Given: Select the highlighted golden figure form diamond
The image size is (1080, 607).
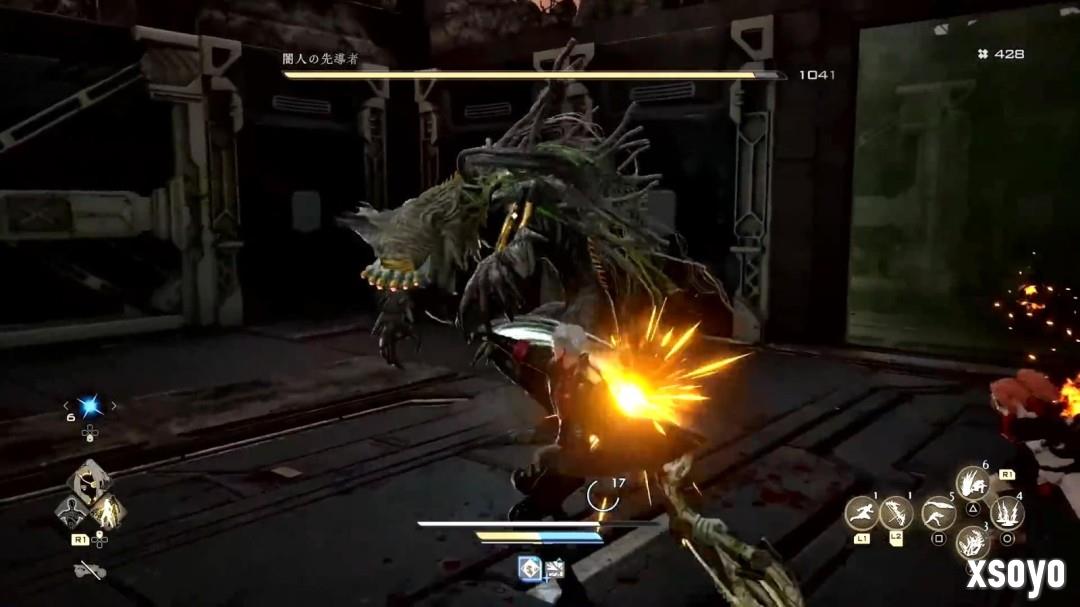Looking at the screenshot, I should point(108,512).
